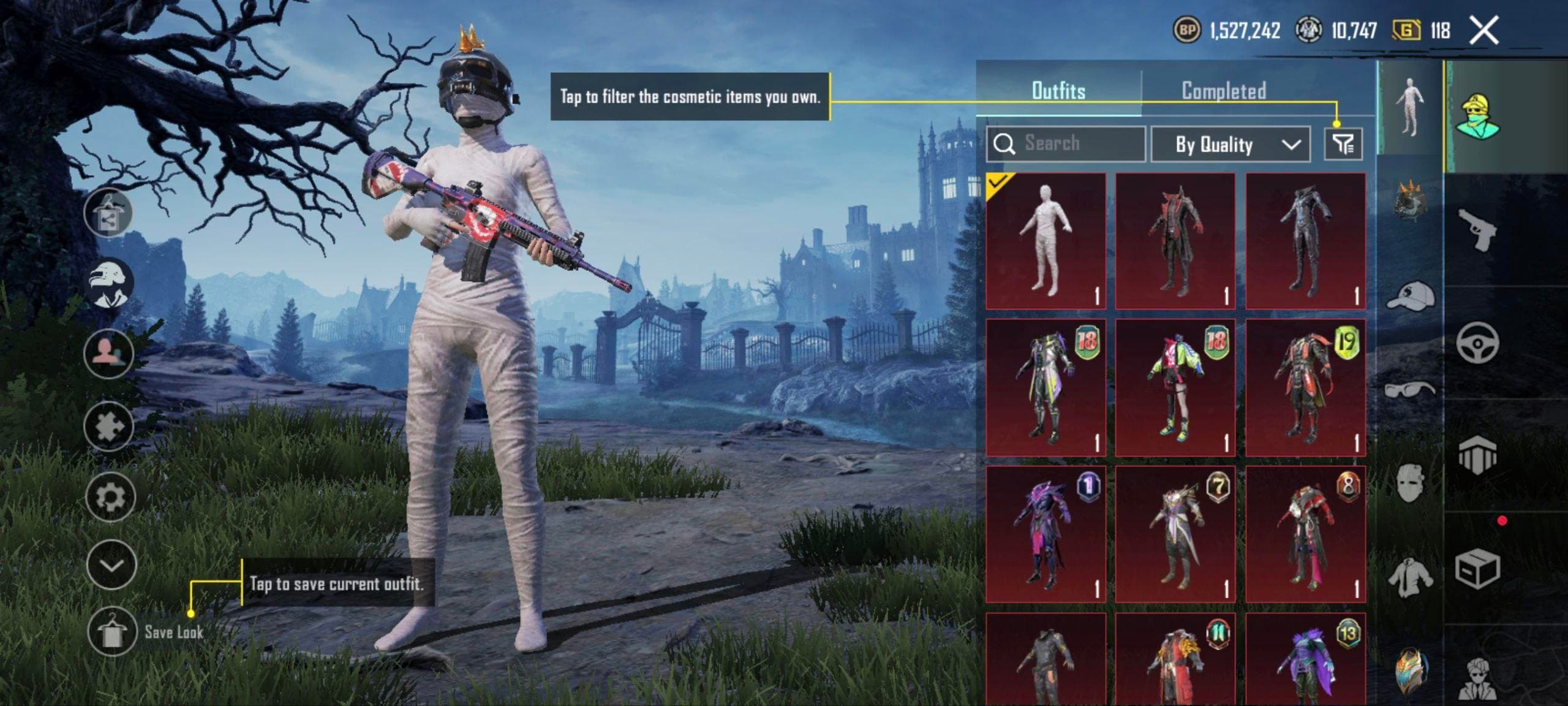Open the pistol weapons category
The width and height of the screenshot is (1568, 706).
[1477, 229]
